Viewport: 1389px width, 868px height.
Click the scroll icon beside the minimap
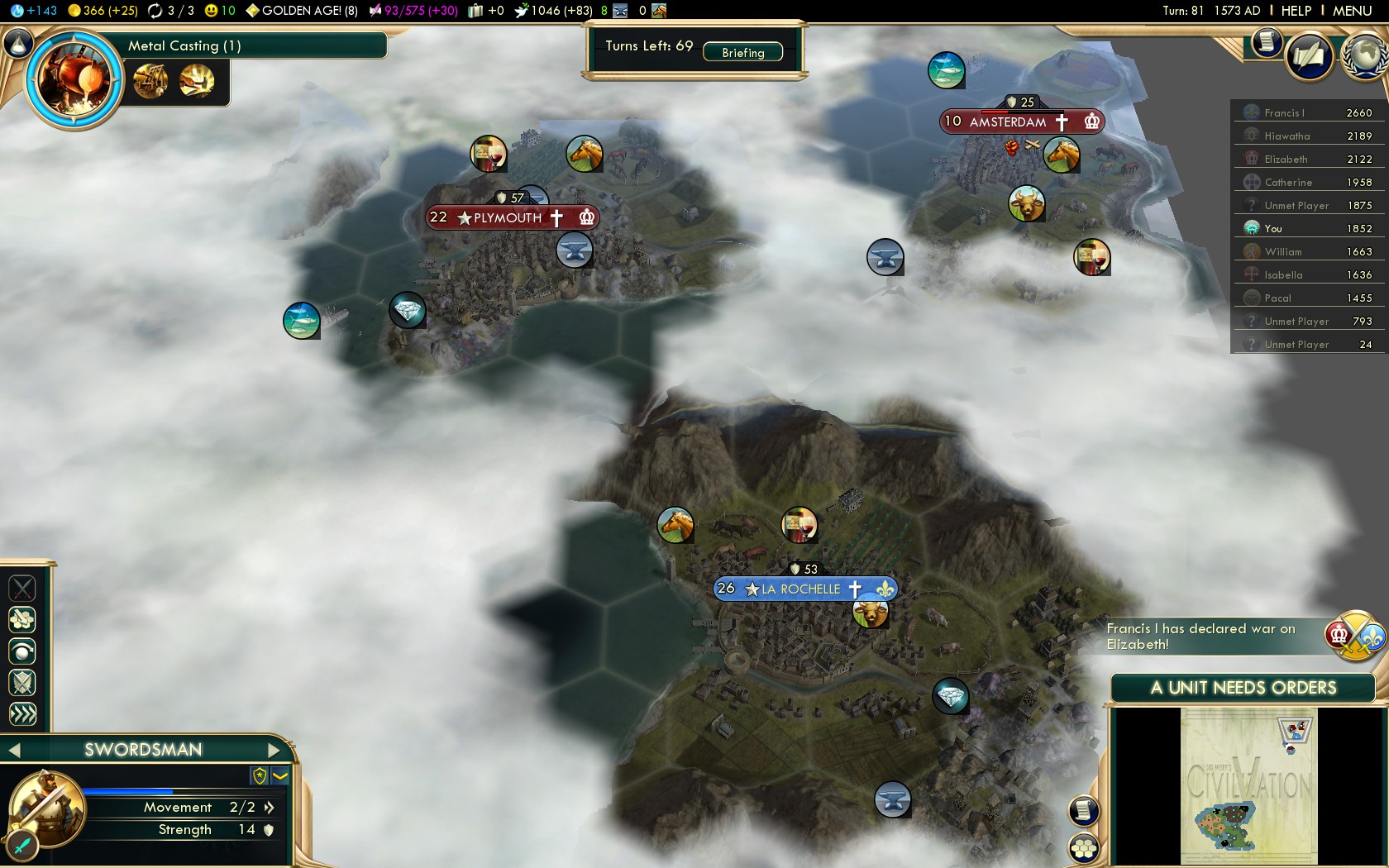tap(1081, 811)
